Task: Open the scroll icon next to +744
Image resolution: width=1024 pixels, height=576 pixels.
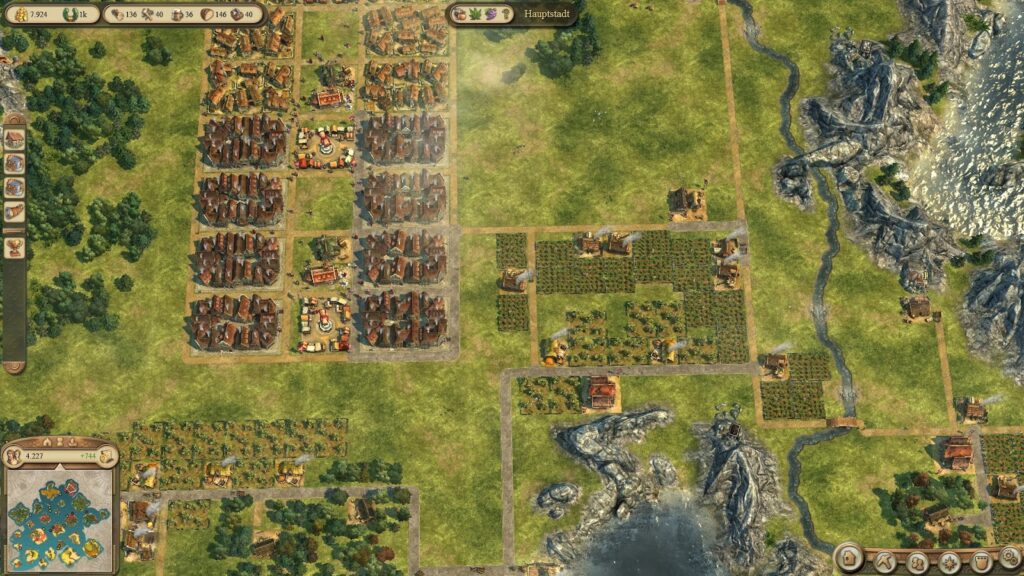Action: click(x=105, y=458)
